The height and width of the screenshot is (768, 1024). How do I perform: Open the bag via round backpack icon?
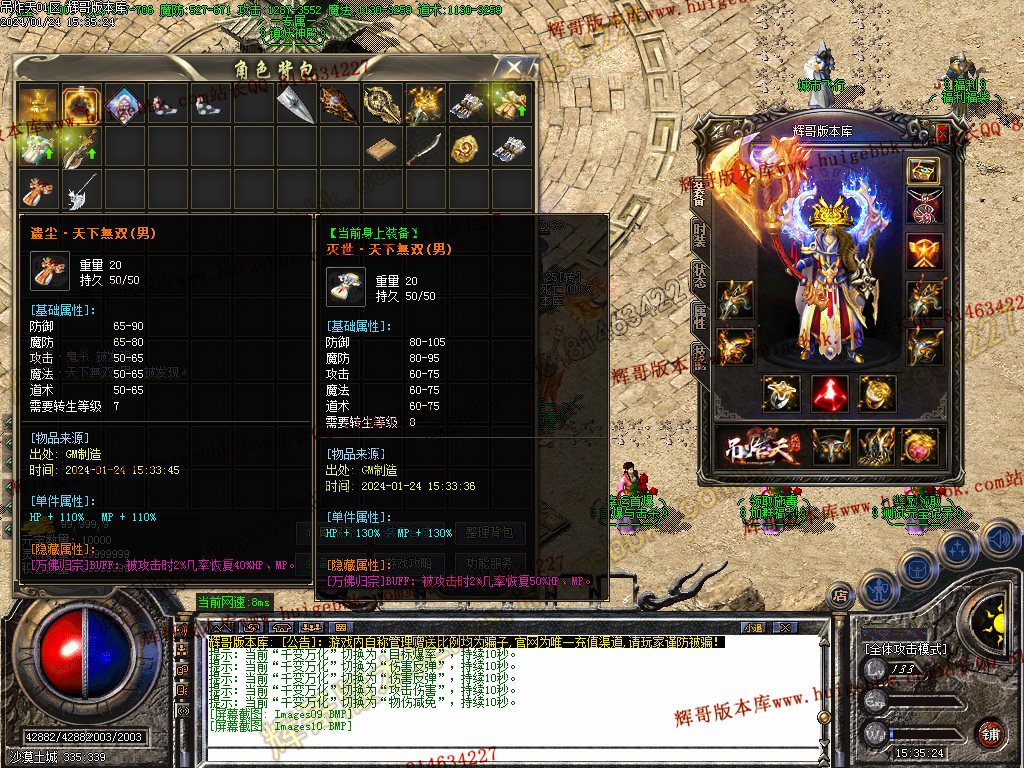coord(917,566)
